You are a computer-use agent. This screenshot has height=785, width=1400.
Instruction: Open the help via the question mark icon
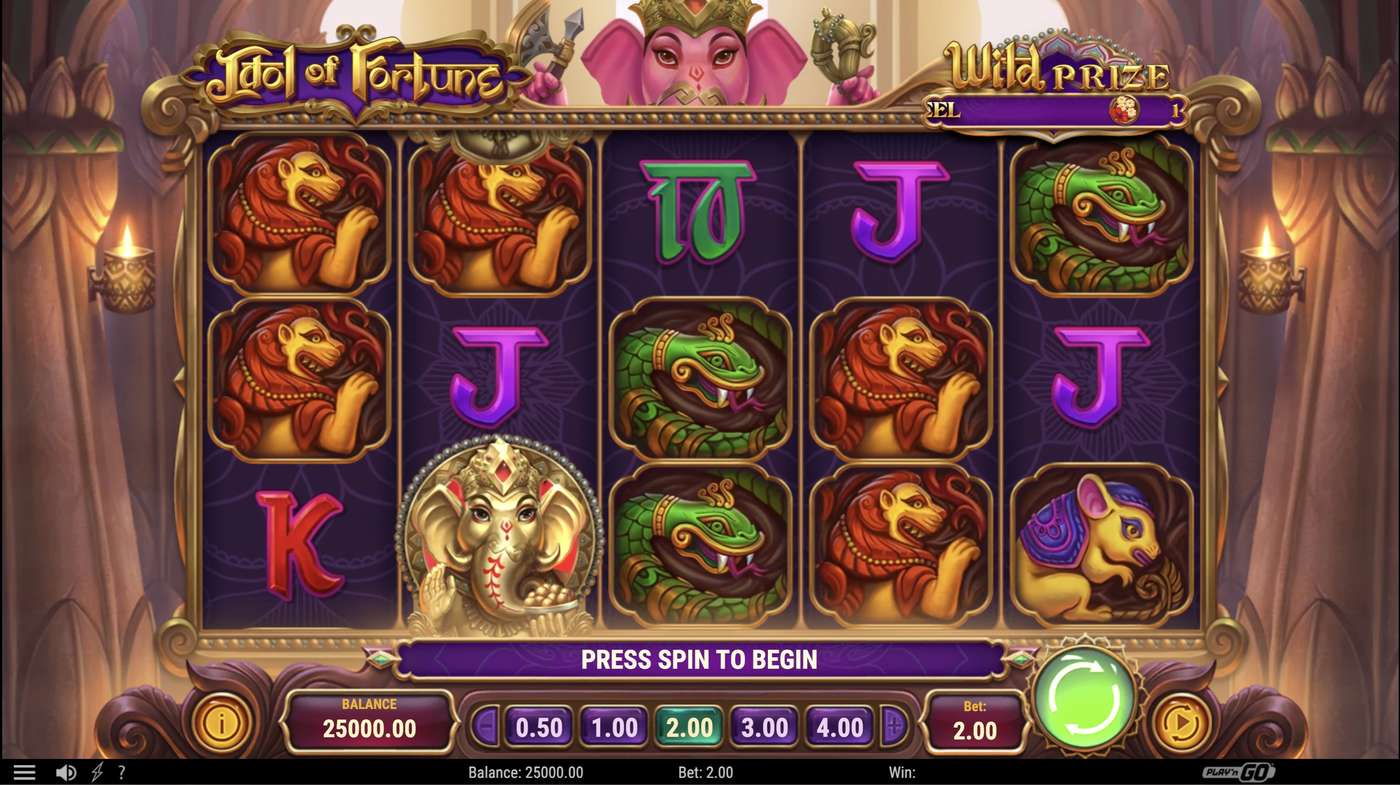[x=122, y=771]
